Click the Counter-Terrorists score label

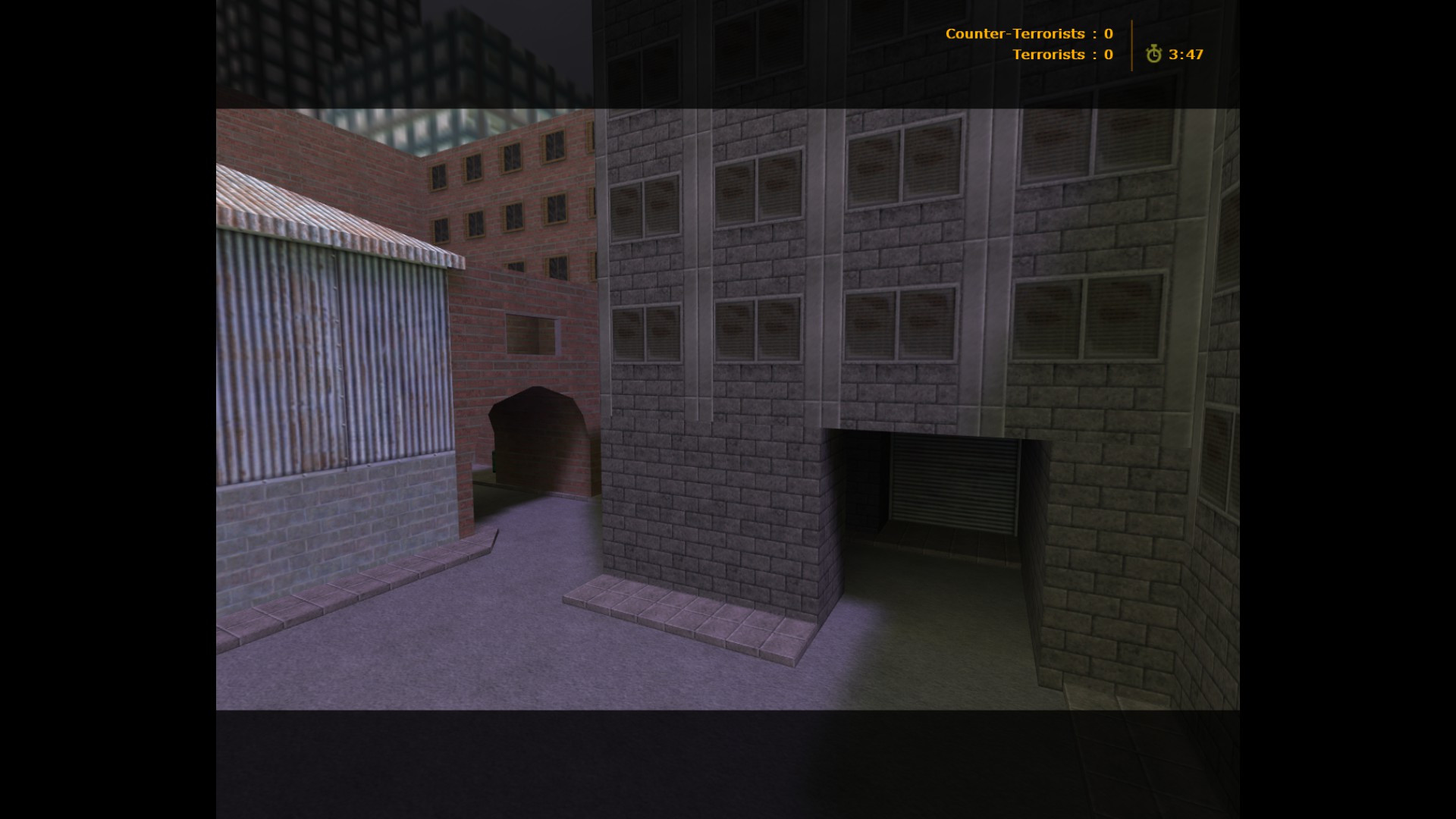click(x=1014, y=34)
